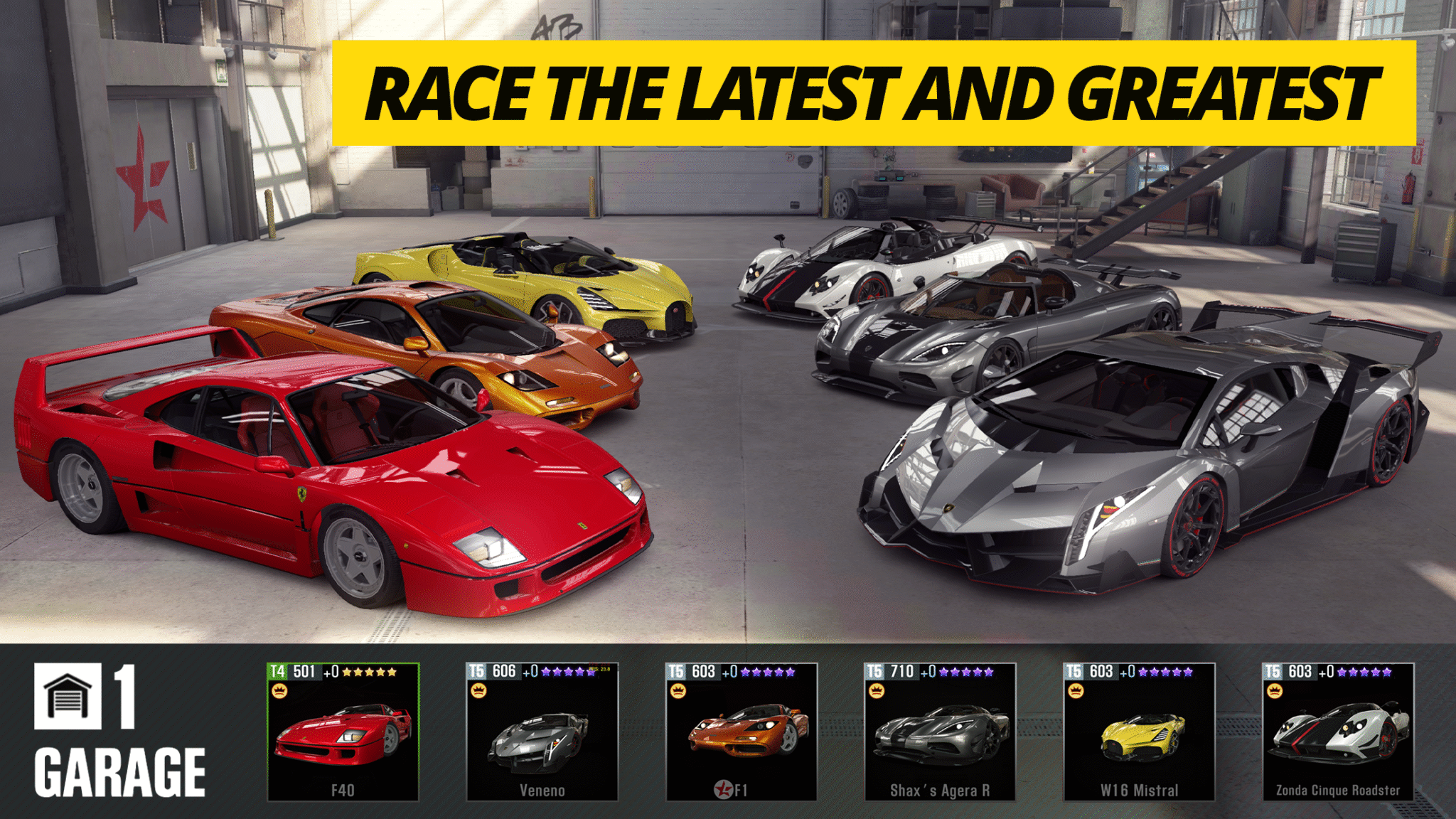Click the crown icon on Shax's Agera R card
Image resolution: width=1456 pixels, height=819 pixels.
[877, 691]
